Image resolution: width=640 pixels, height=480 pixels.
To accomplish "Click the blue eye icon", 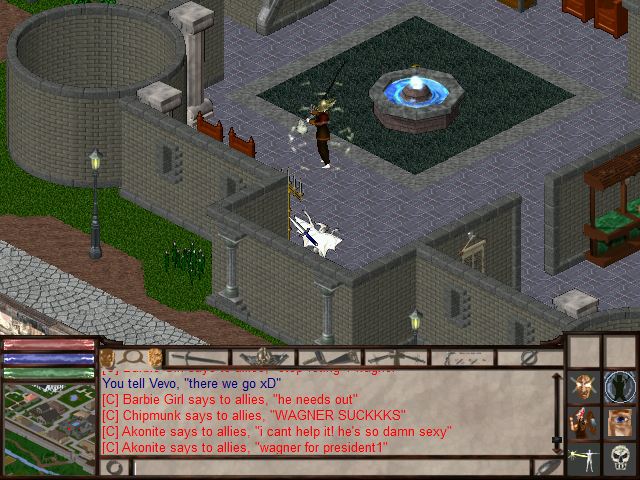I will [x=619, y=422].
